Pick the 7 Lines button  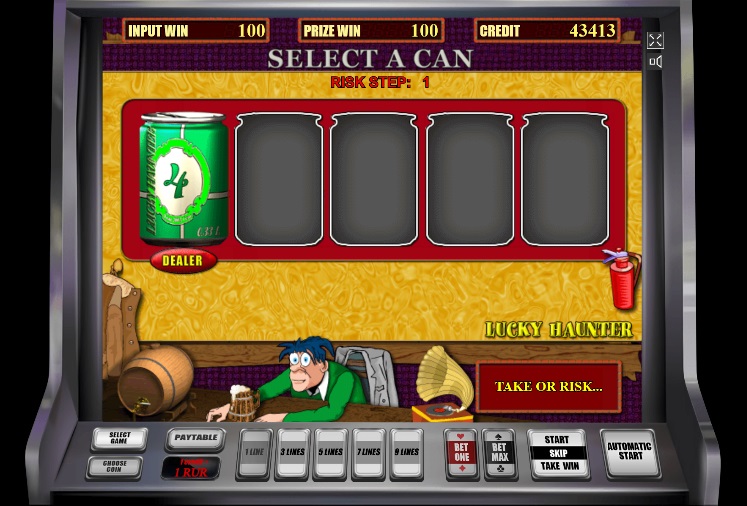pyautogui.click(x=368, y=453)
